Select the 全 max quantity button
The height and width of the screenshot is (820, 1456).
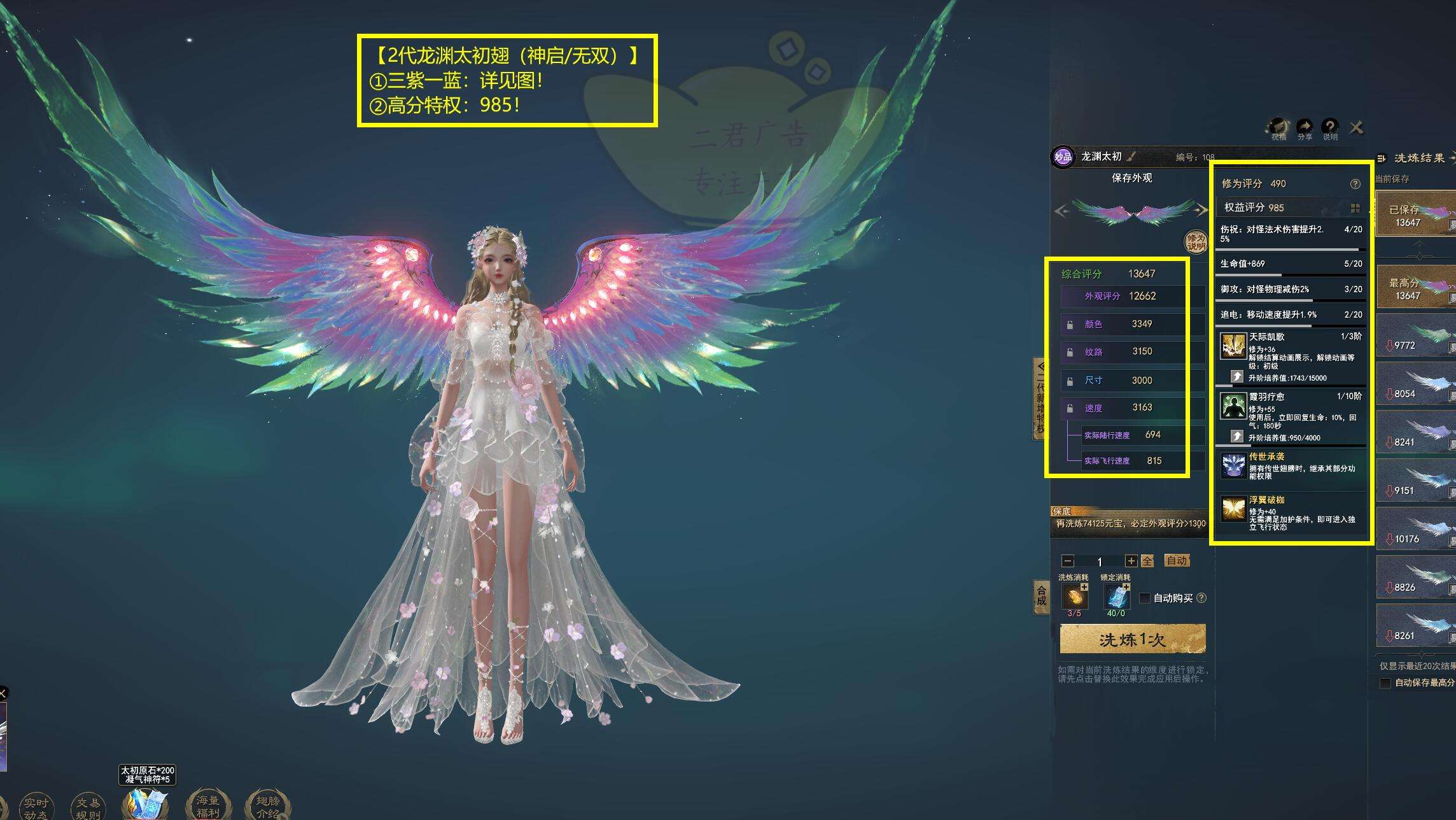[x=1147, y=561]
